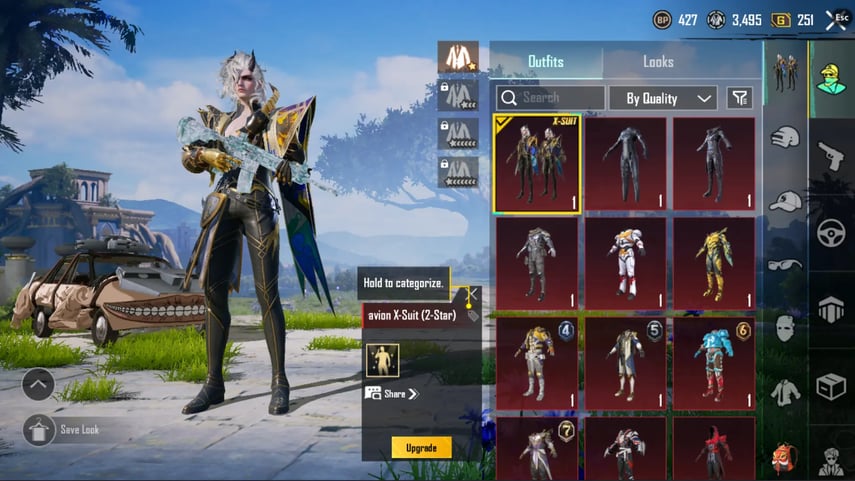Open the pistol weapon skins category

(831, 155)
